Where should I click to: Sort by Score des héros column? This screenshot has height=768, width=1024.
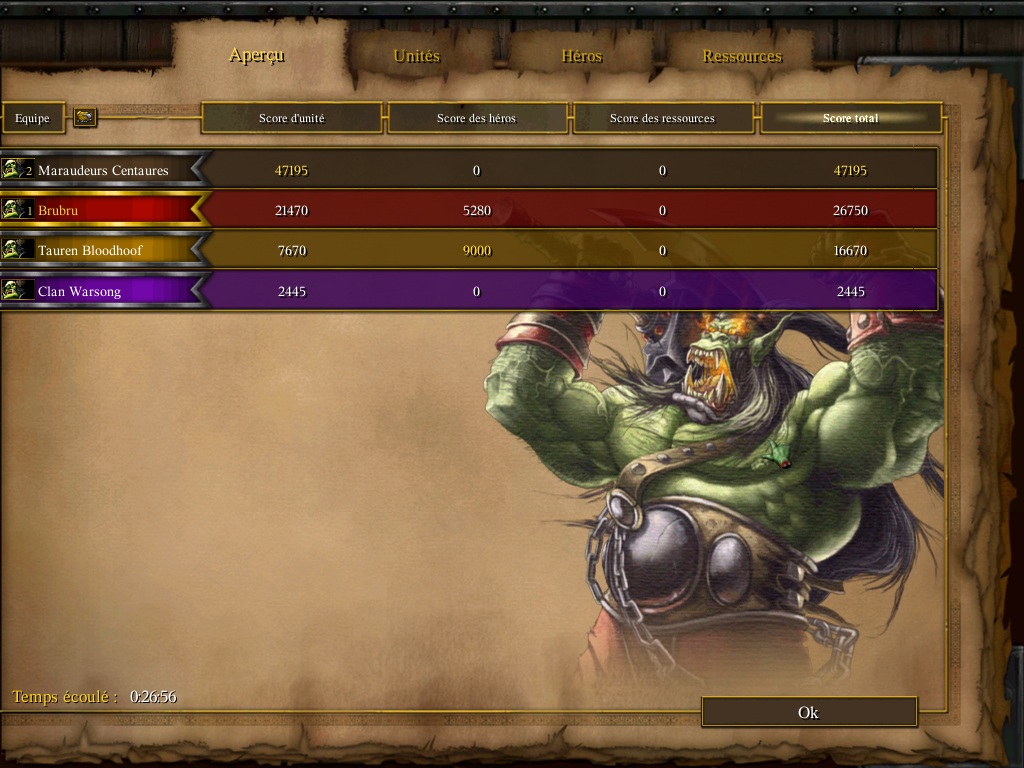coord(476,118)
